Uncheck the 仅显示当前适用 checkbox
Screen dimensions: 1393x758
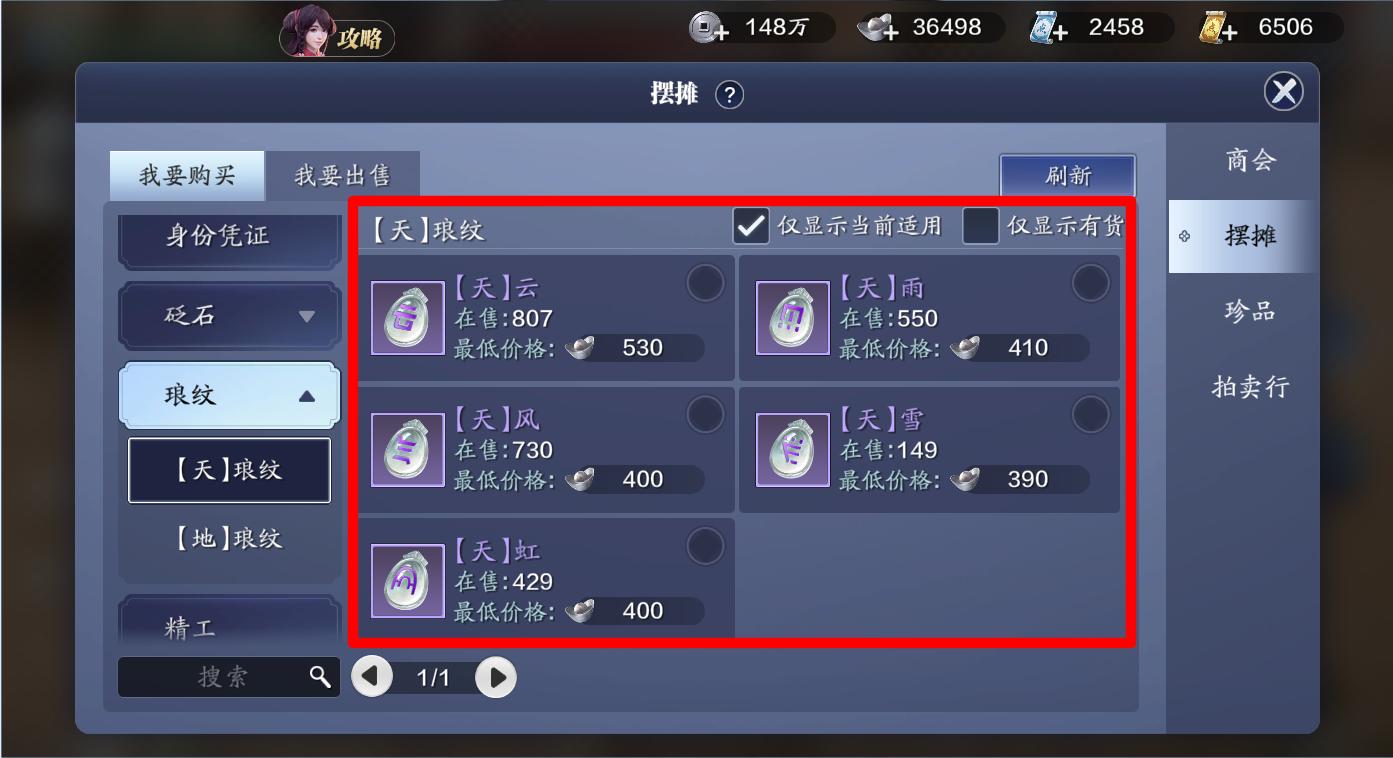tap(751, 226)
